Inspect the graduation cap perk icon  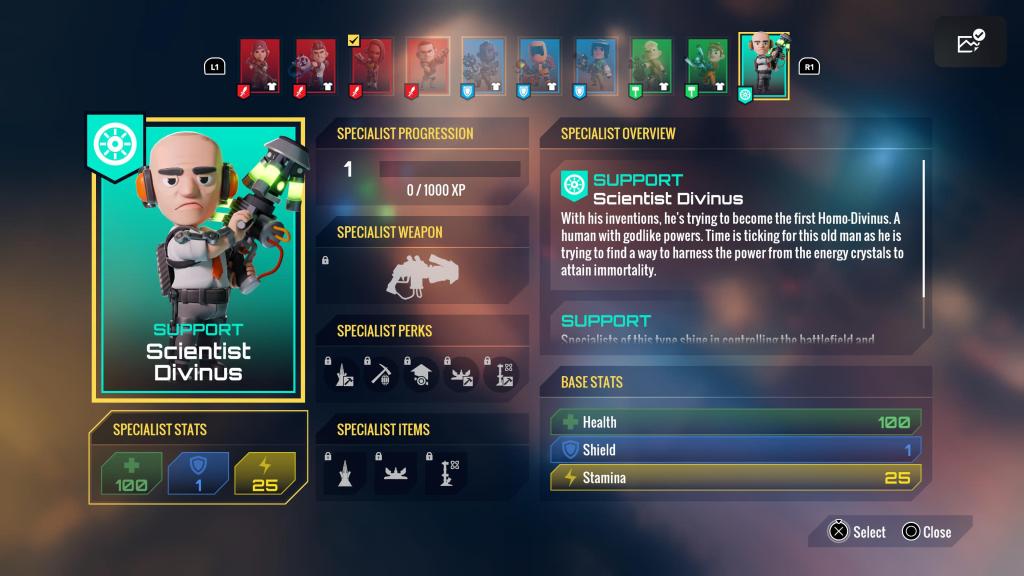point(422,373)
